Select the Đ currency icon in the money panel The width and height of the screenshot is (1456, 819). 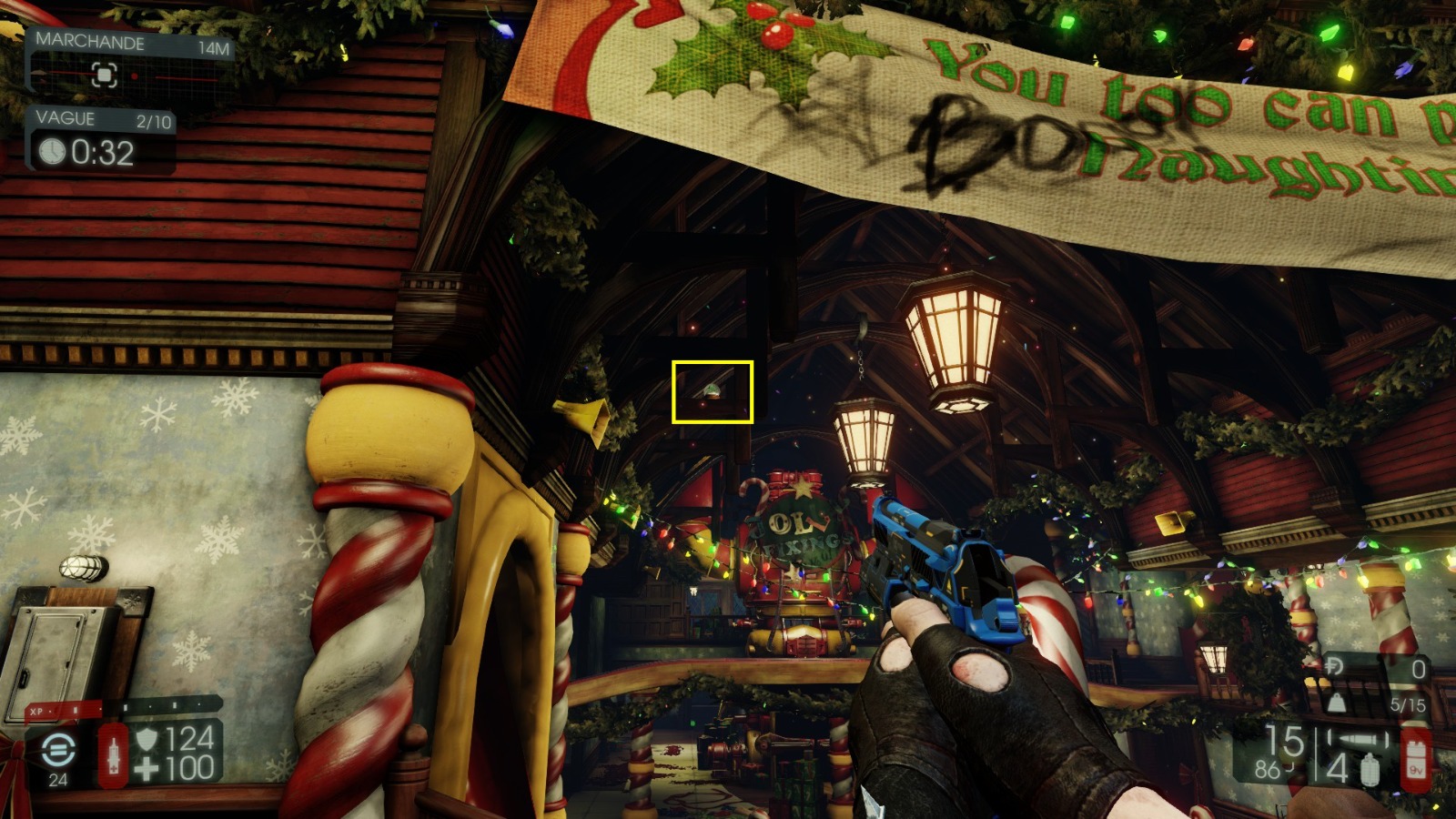coord(1335,665)
